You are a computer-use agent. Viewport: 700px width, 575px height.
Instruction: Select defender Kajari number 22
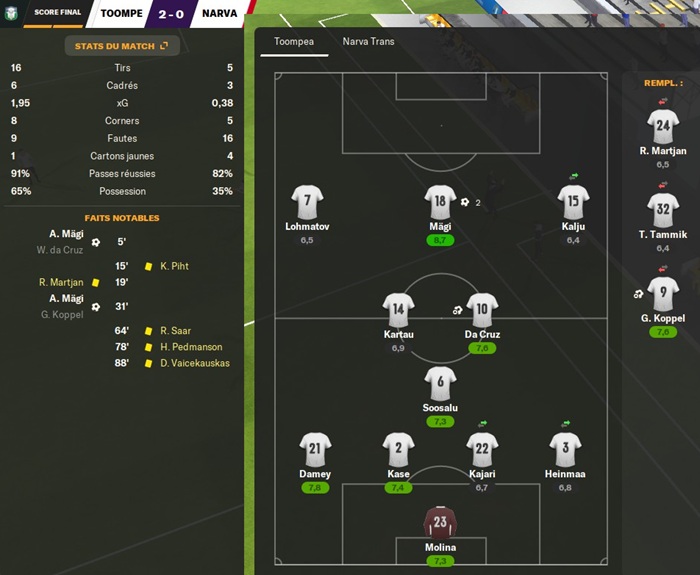click(482, 450)
